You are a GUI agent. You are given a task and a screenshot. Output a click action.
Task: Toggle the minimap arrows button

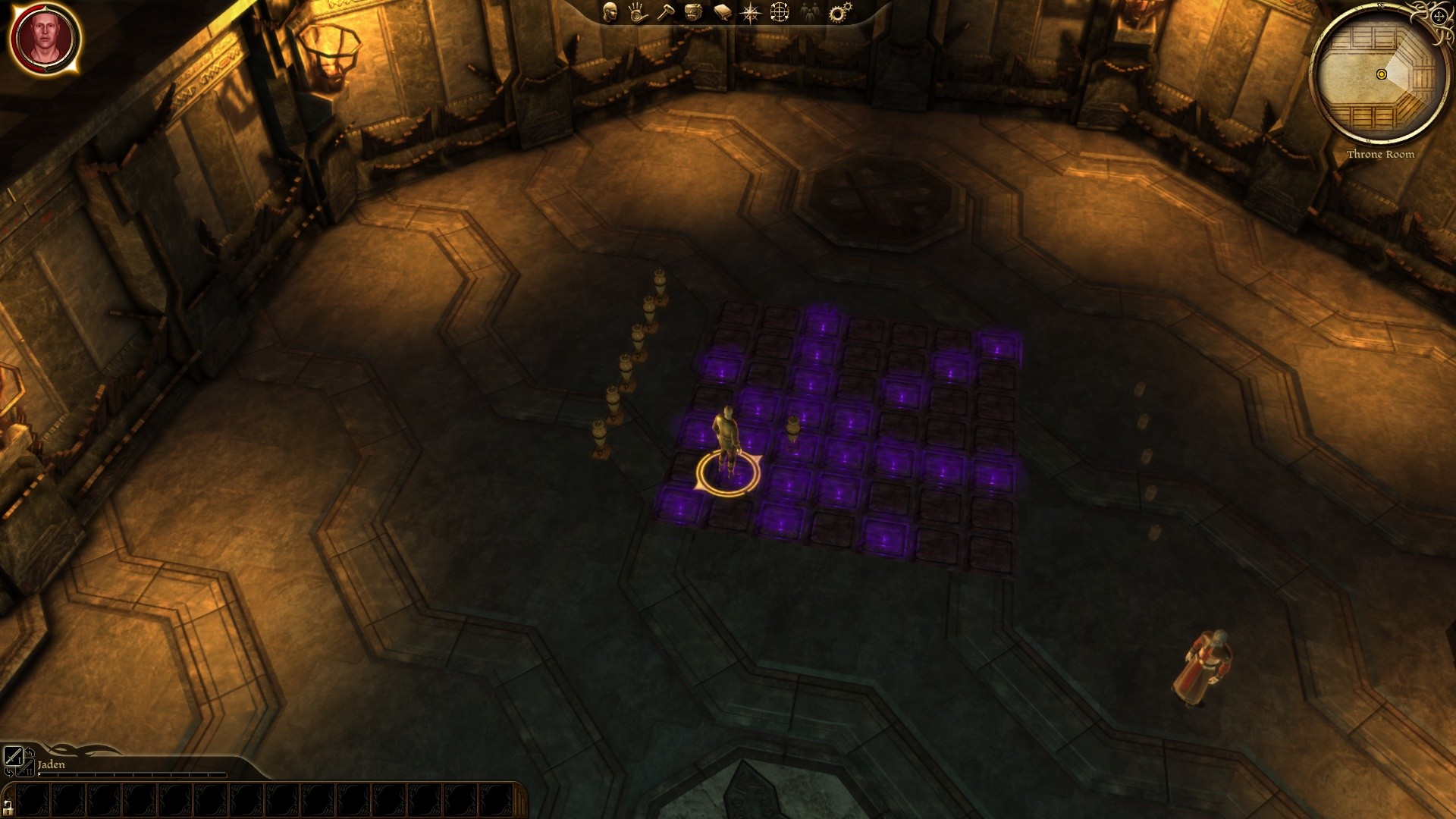click(x=1439, y=16)
